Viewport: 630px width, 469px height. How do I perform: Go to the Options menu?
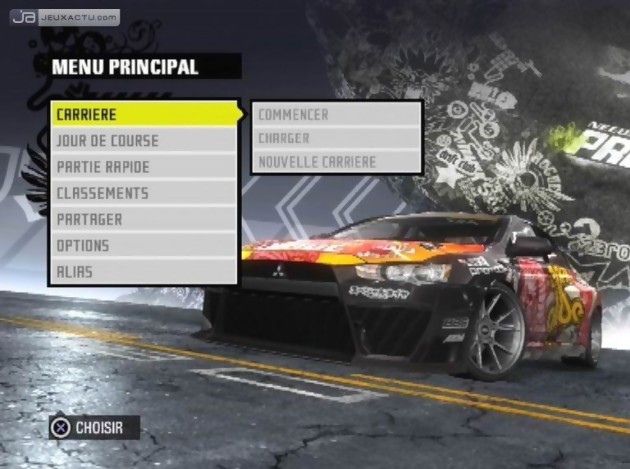point(144,245)
